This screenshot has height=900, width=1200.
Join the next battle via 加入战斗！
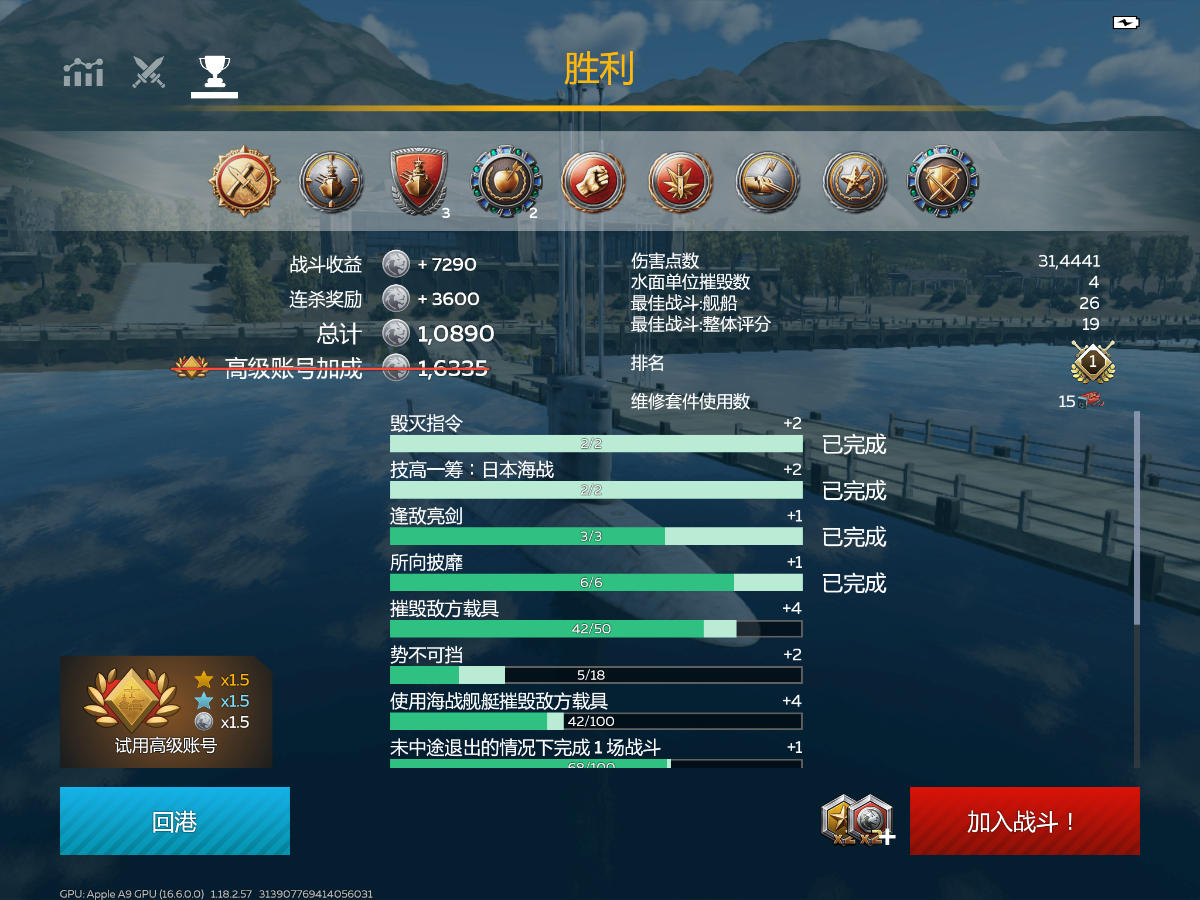coord(1024,821)
